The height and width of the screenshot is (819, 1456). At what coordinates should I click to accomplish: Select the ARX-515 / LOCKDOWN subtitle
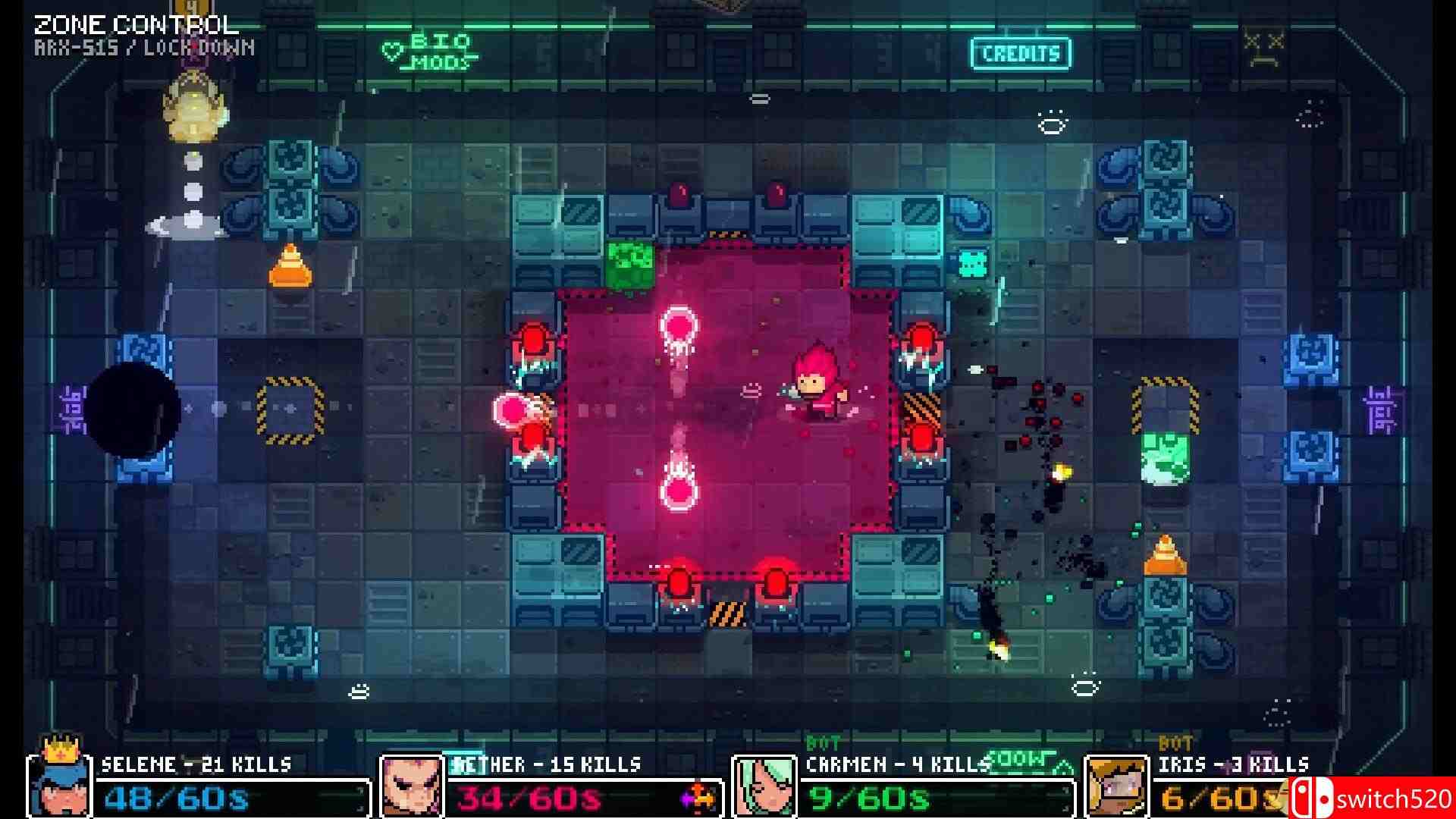point(144,49)
